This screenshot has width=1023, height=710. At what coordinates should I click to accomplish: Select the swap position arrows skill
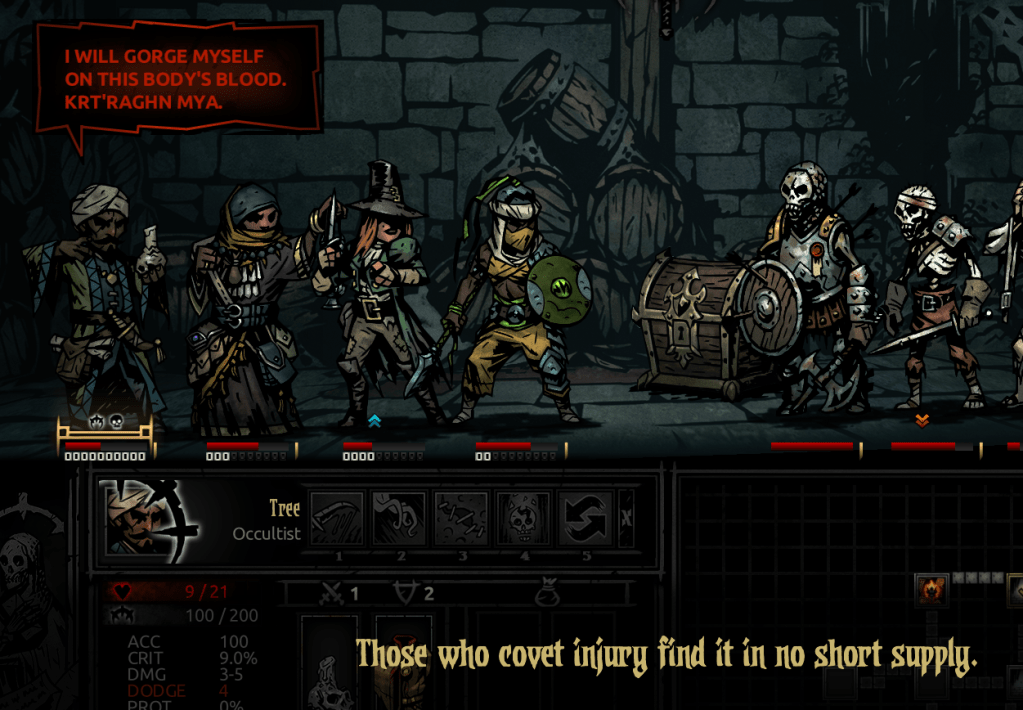[585, 518]
